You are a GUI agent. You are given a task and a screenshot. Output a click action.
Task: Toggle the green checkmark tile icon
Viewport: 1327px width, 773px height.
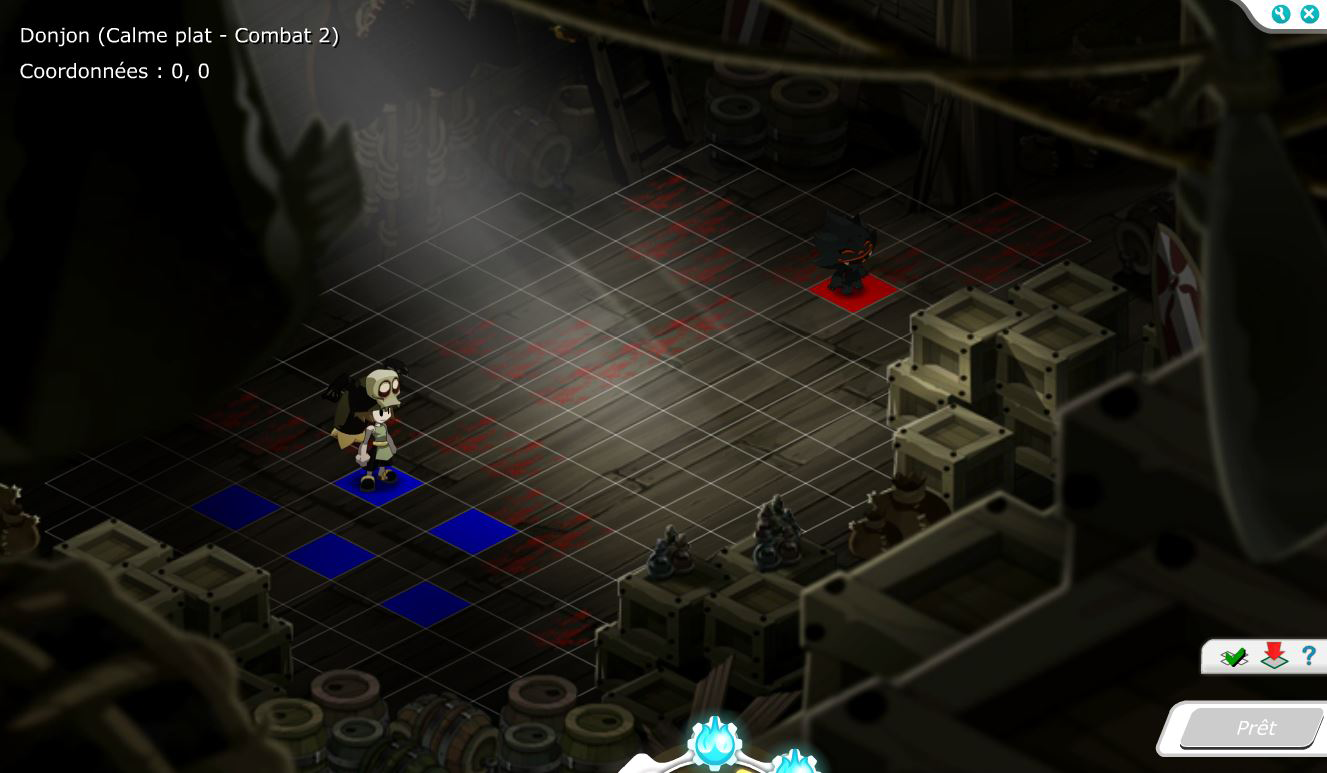click(x=1234, y=657)
